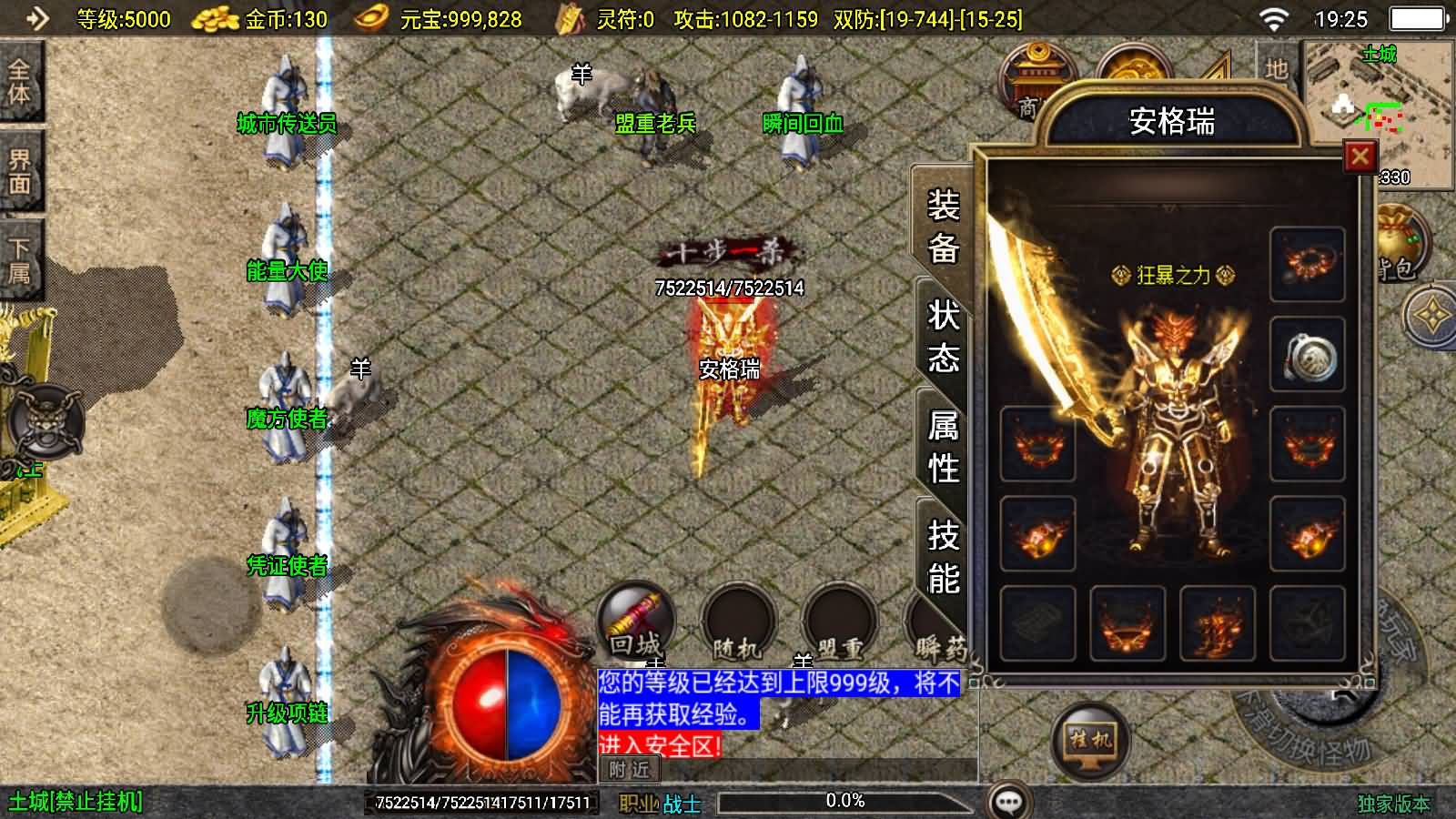Open the 土城 minimap
Viewport: 1456px width, 819px height.
click(x=1379, y=107)
